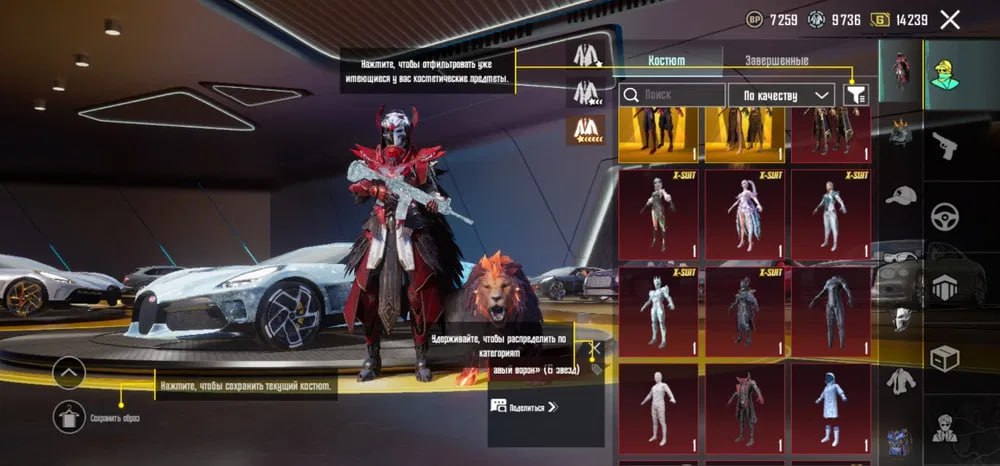The width and height of the screenshot is (1000, 466).
Task: Open the pistol weapons category
Action: (944, 147)
